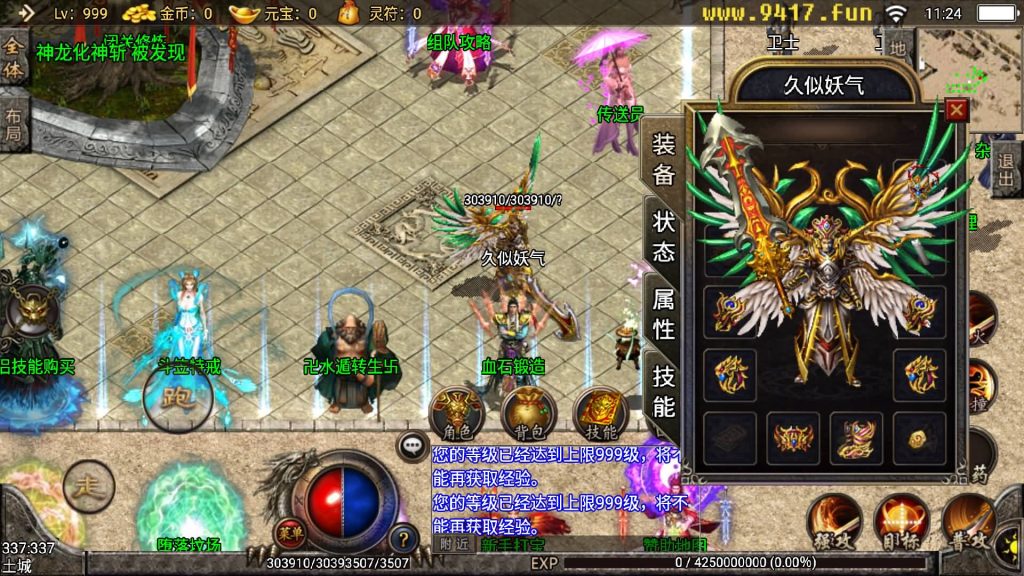The image size is (1024, 576).
Task: Select the boots equipment slot
Action: point(855,438)
